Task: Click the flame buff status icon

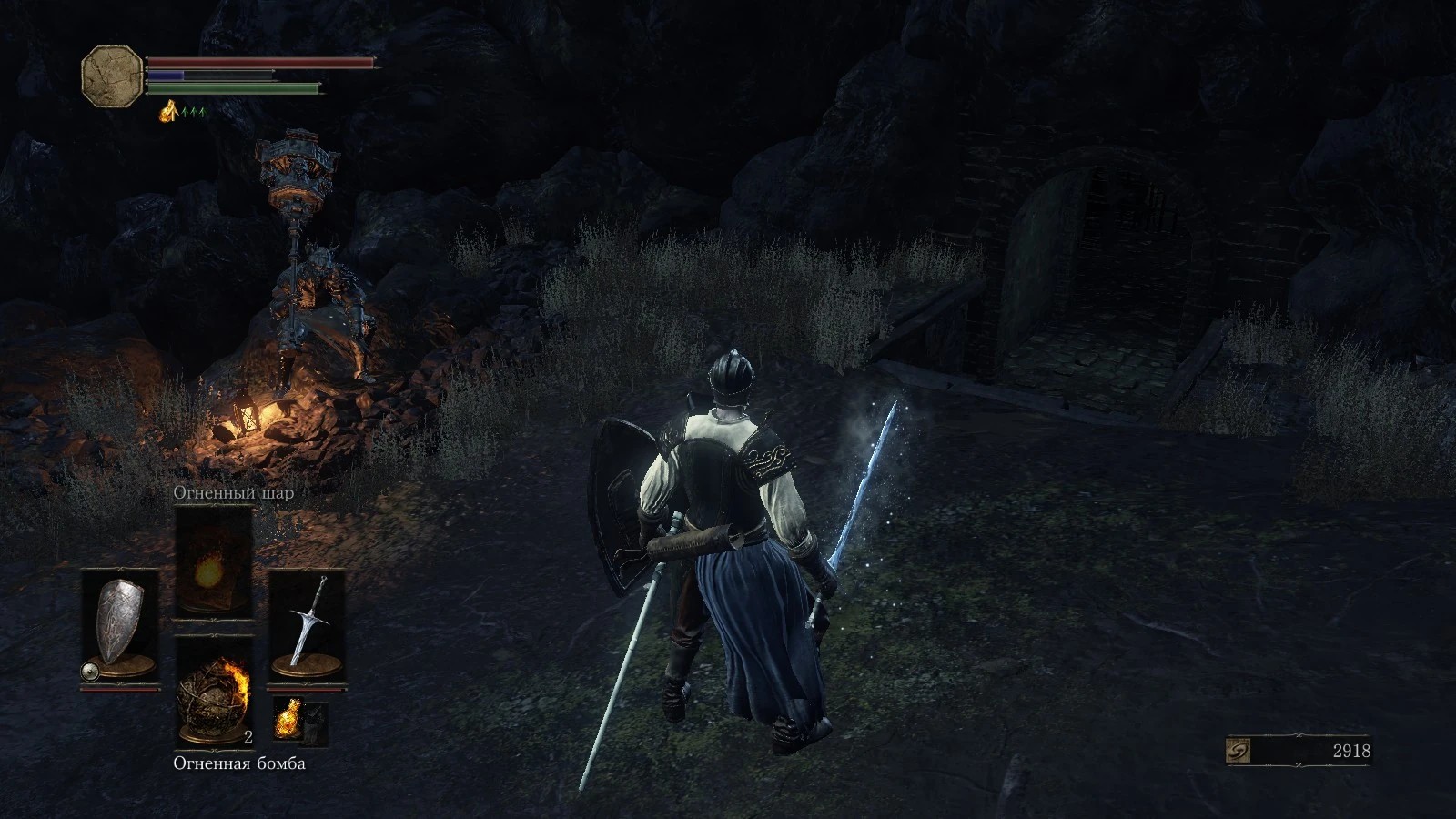Action: [168, 113]
